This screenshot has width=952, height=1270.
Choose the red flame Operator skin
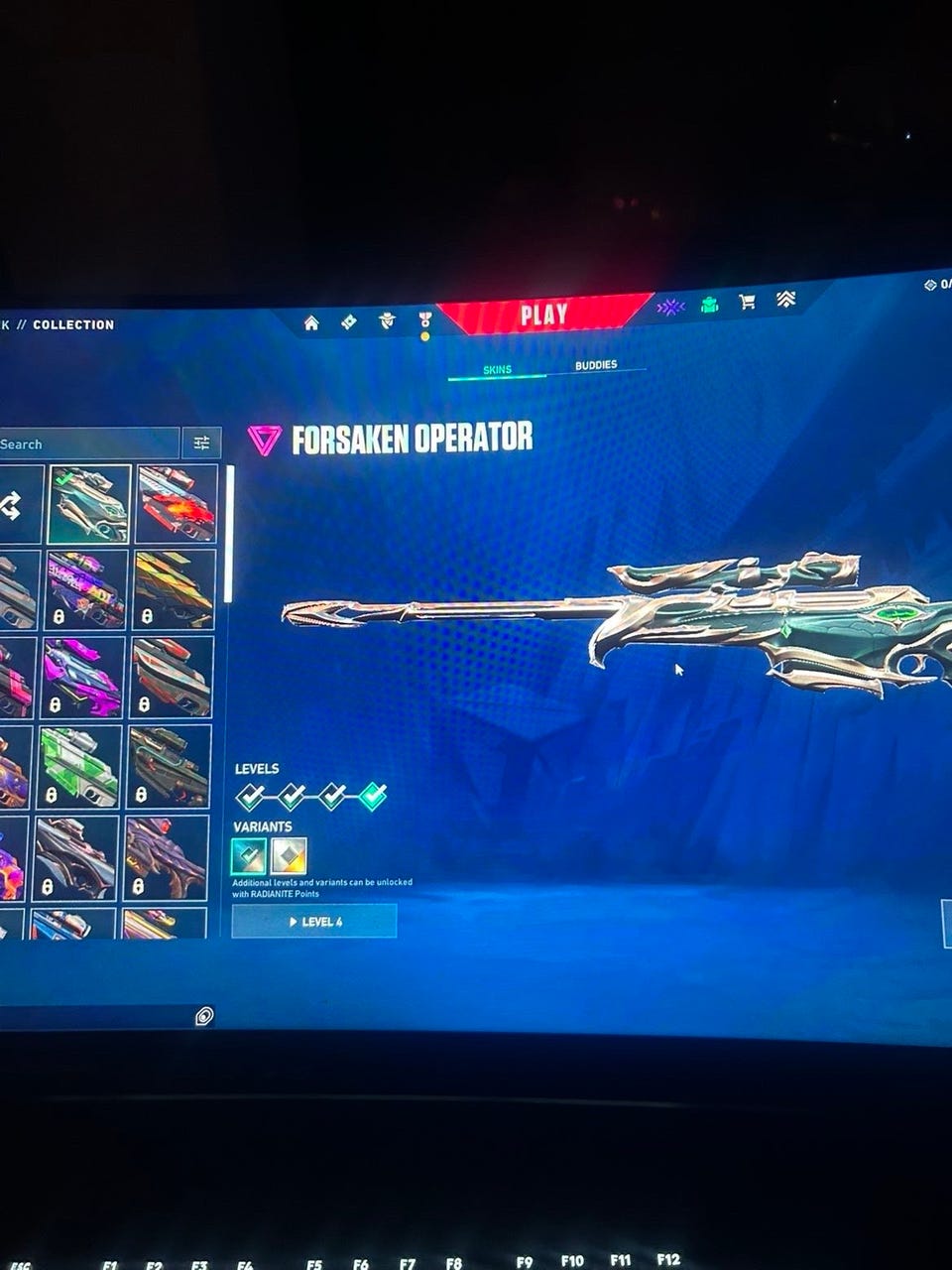(x=177, y=503)
